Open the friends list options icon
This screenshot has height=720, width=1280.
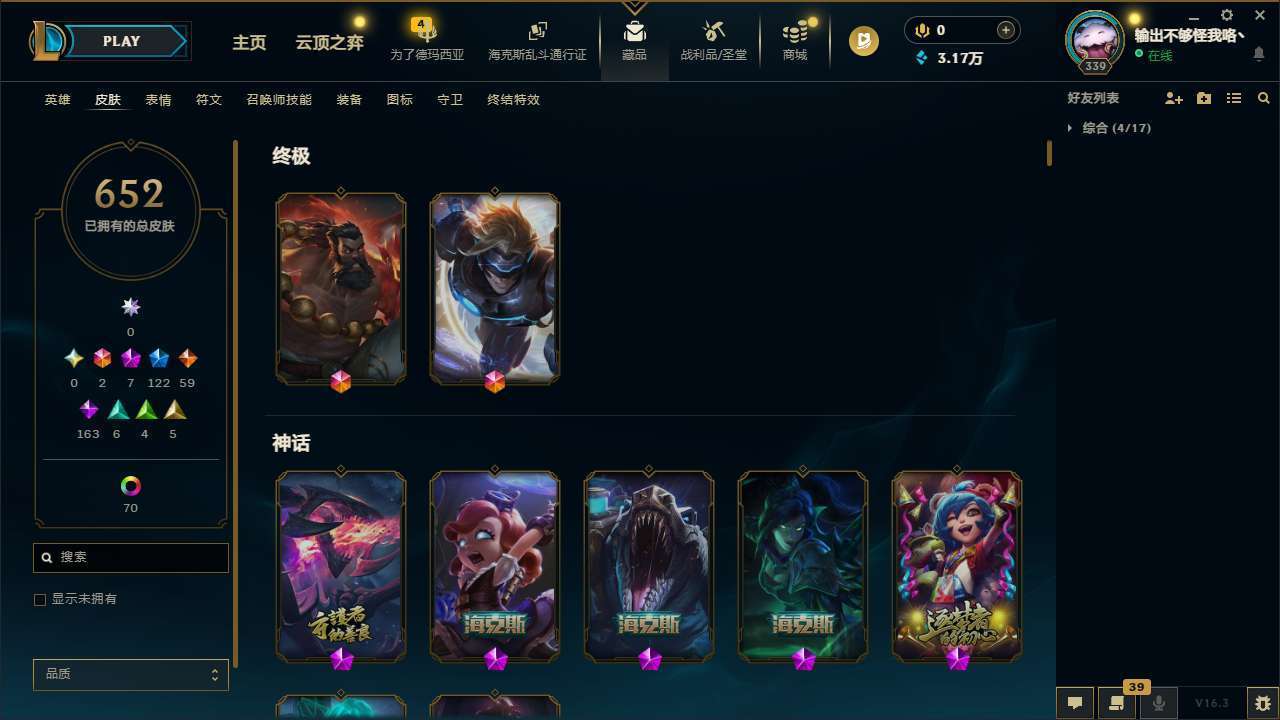[x=1234, y=97]
